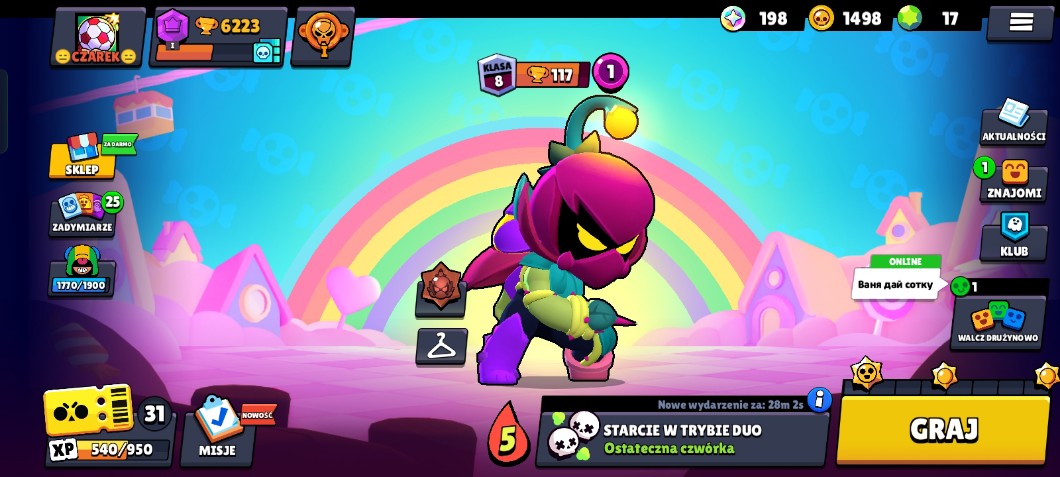
Task: Open Aktualności news
Action: [x=1013, y=122]
